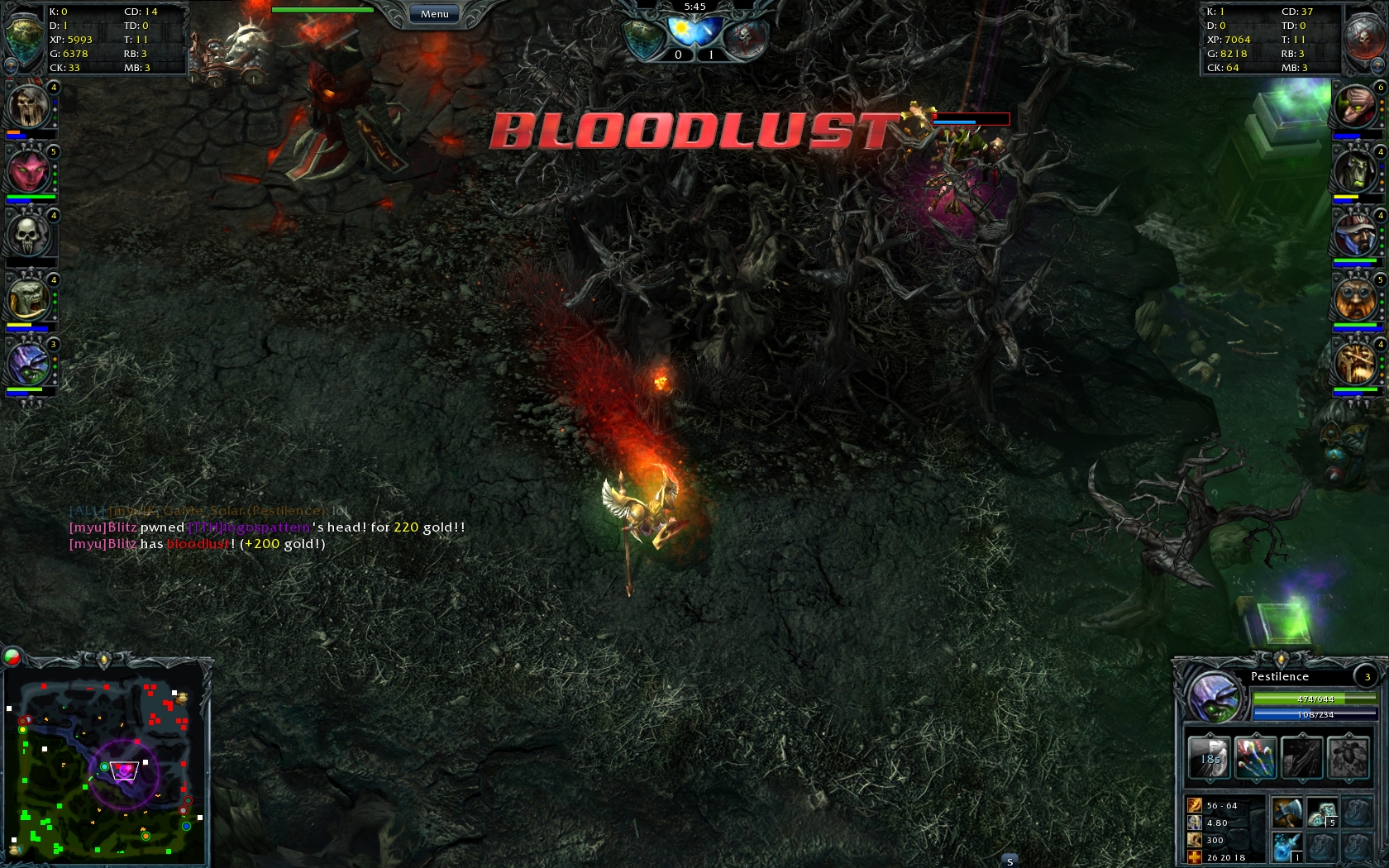Viewport: 1389px width, 868px height.
Task: Open Pestilence's hero portrait
Action: click(x=1214, y=699)
